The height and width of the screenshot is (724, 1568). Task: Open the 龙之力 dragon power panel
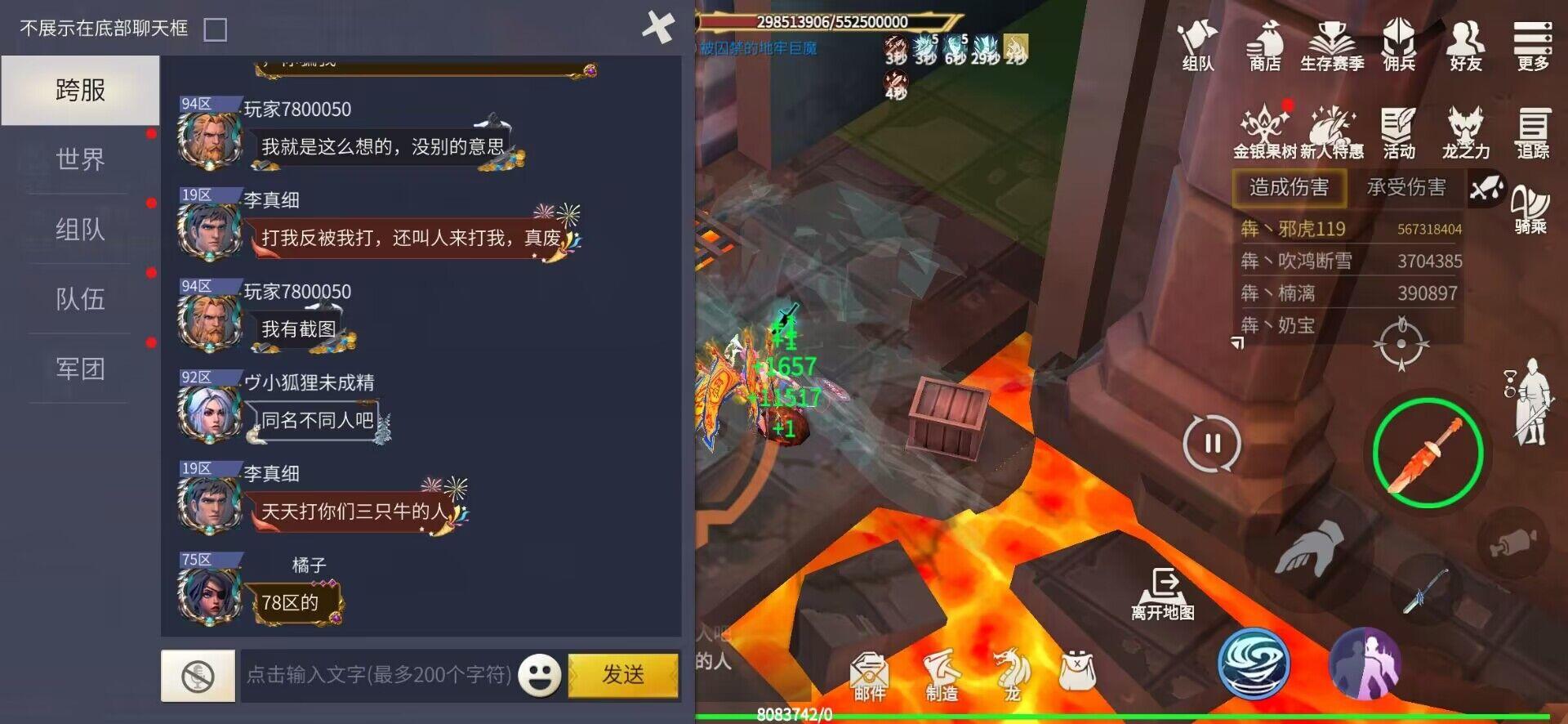(x=1464, y=129)
